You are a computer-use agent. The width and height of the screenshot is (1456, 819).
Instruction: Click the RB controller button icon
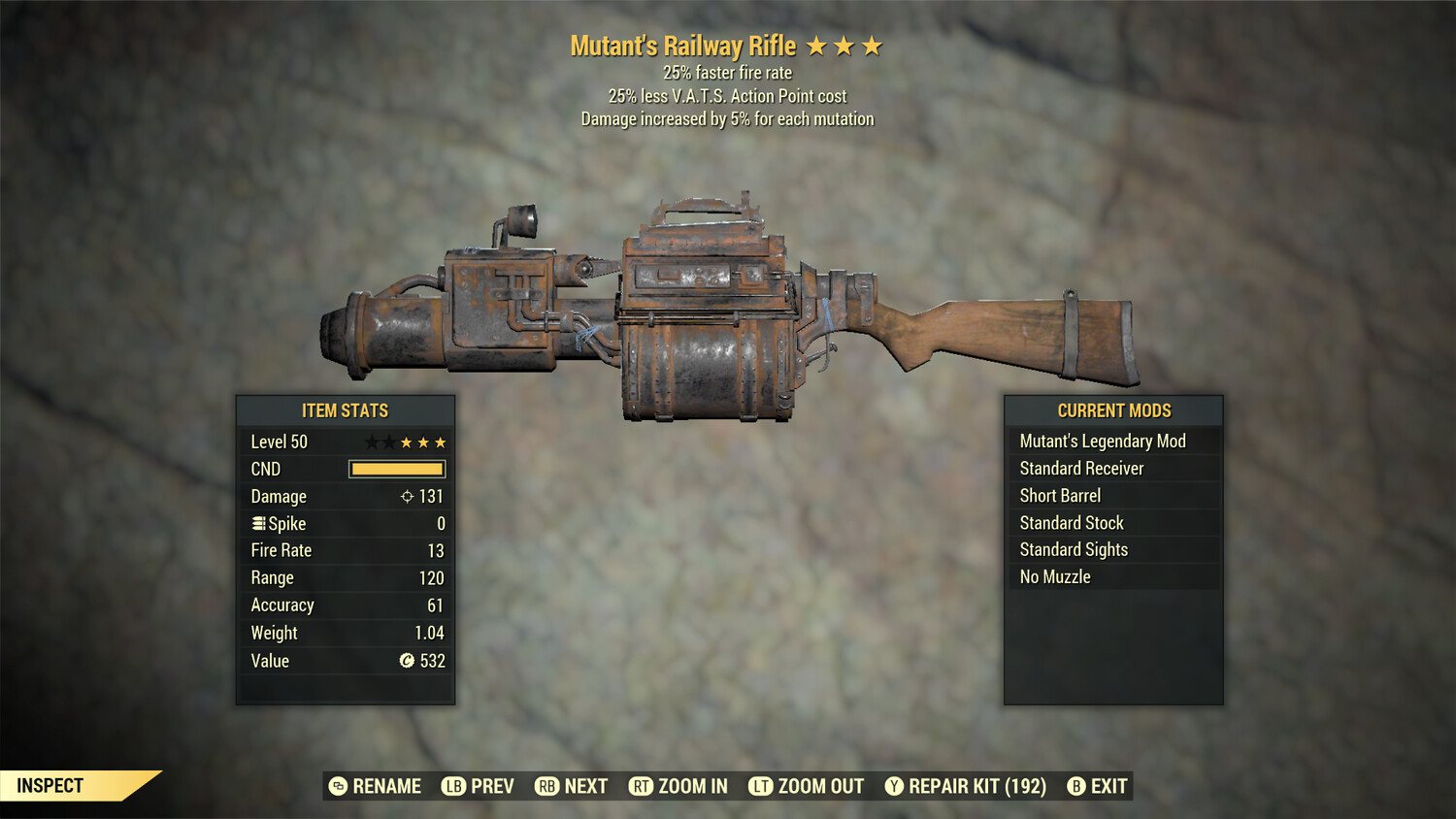click(546, 786)
